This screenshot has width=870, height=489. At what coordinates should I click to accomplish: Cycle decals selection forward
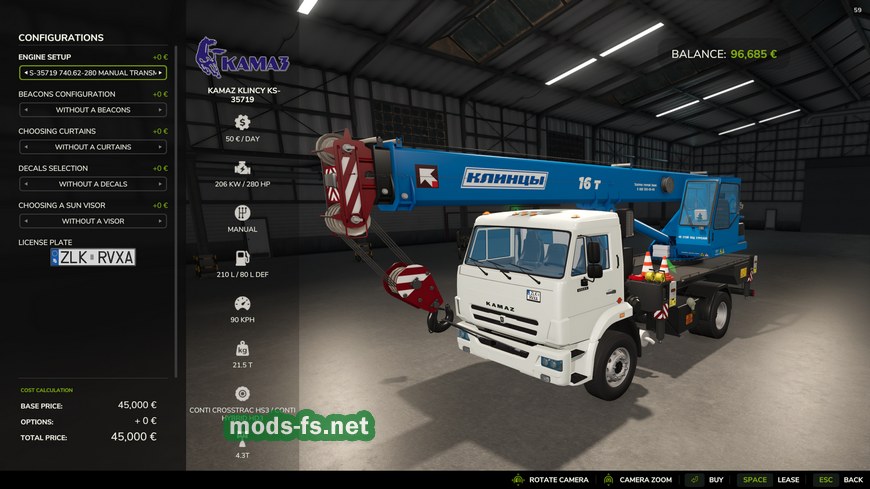[160, 184]
